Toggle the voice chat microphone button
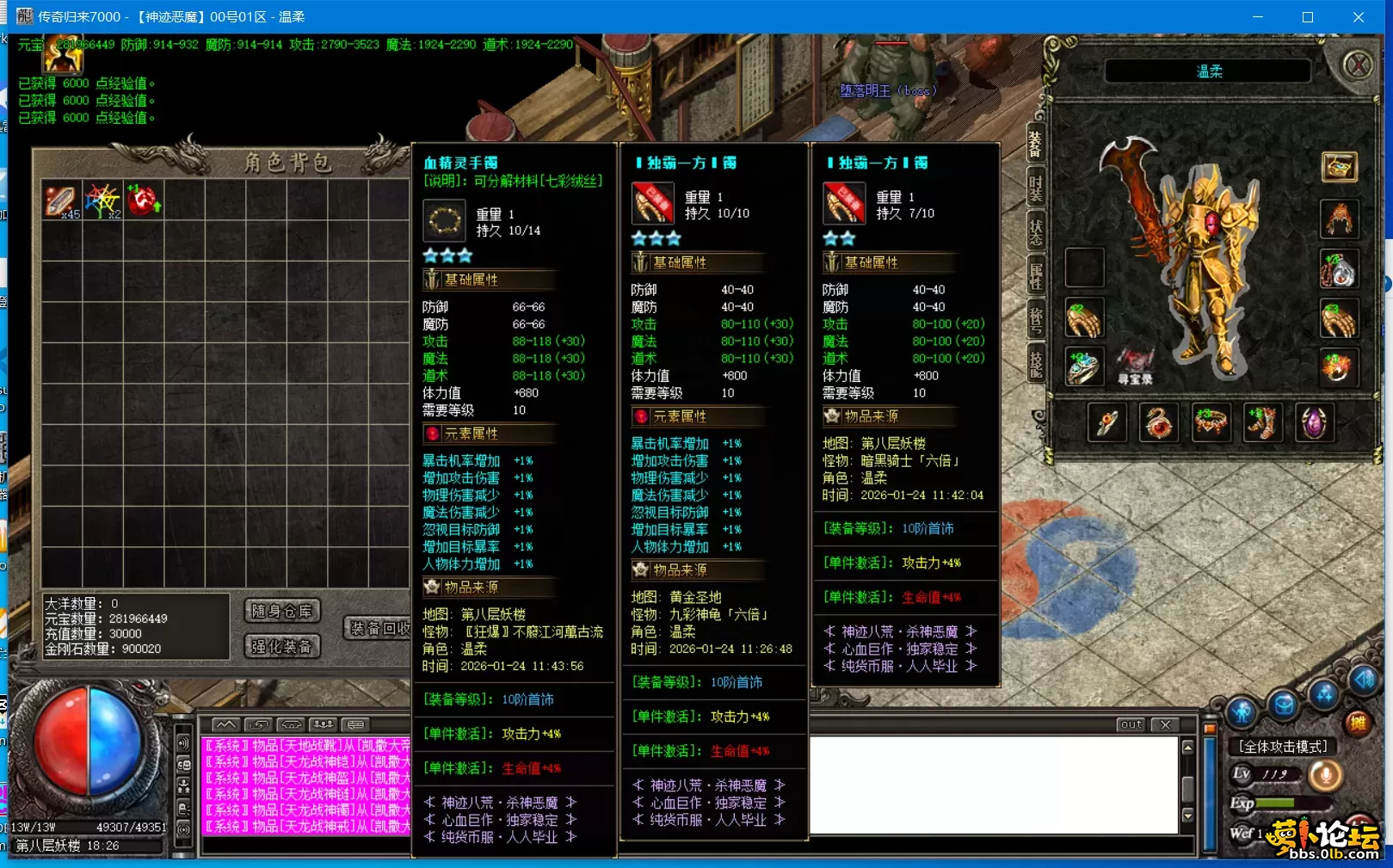The width and height of the screenshot is (1393, 868). pos(1326,774)
